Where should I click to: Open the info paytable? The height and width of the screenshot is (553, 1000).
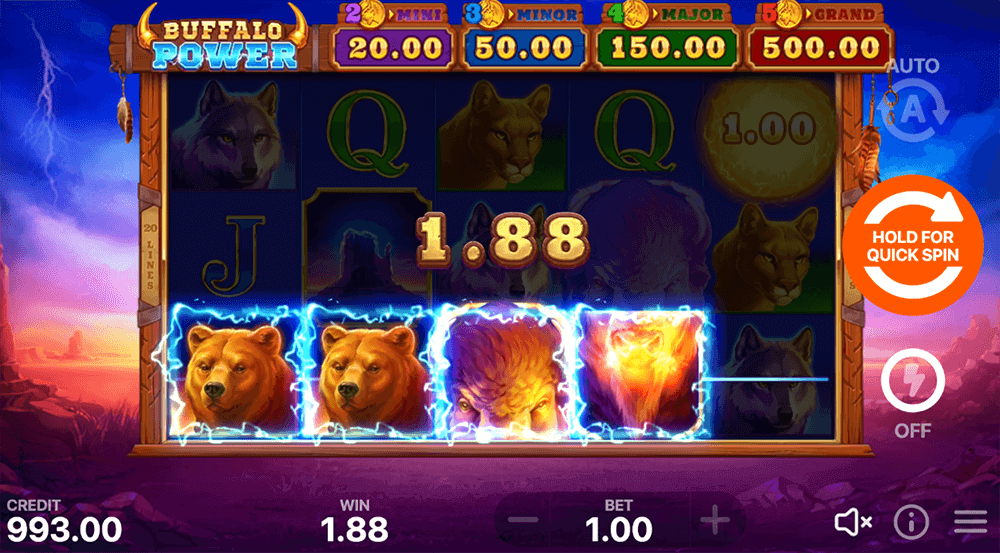click(x=911, y=521)
